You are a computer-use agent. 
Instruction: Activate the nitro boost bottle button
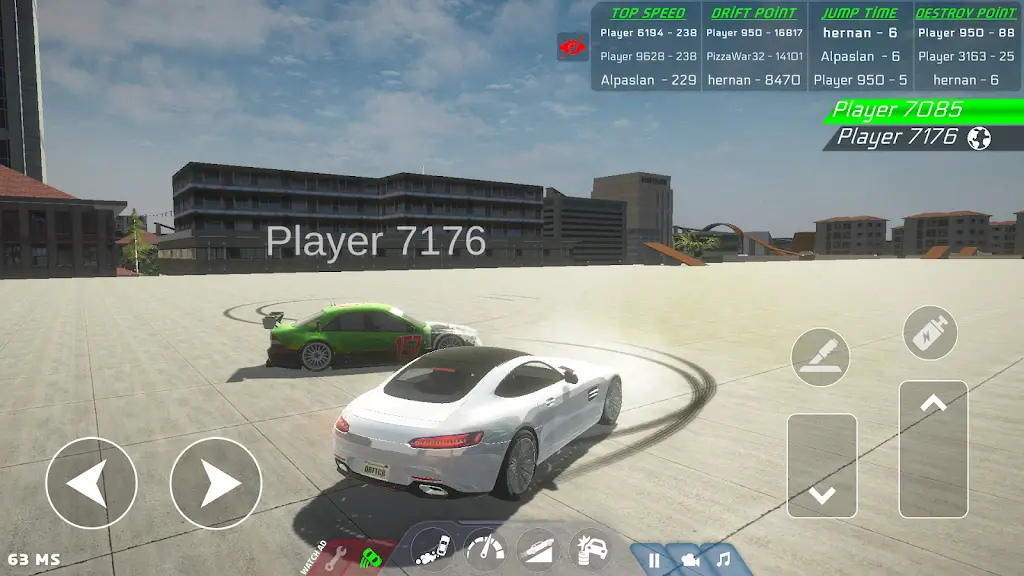click(930, 333)
